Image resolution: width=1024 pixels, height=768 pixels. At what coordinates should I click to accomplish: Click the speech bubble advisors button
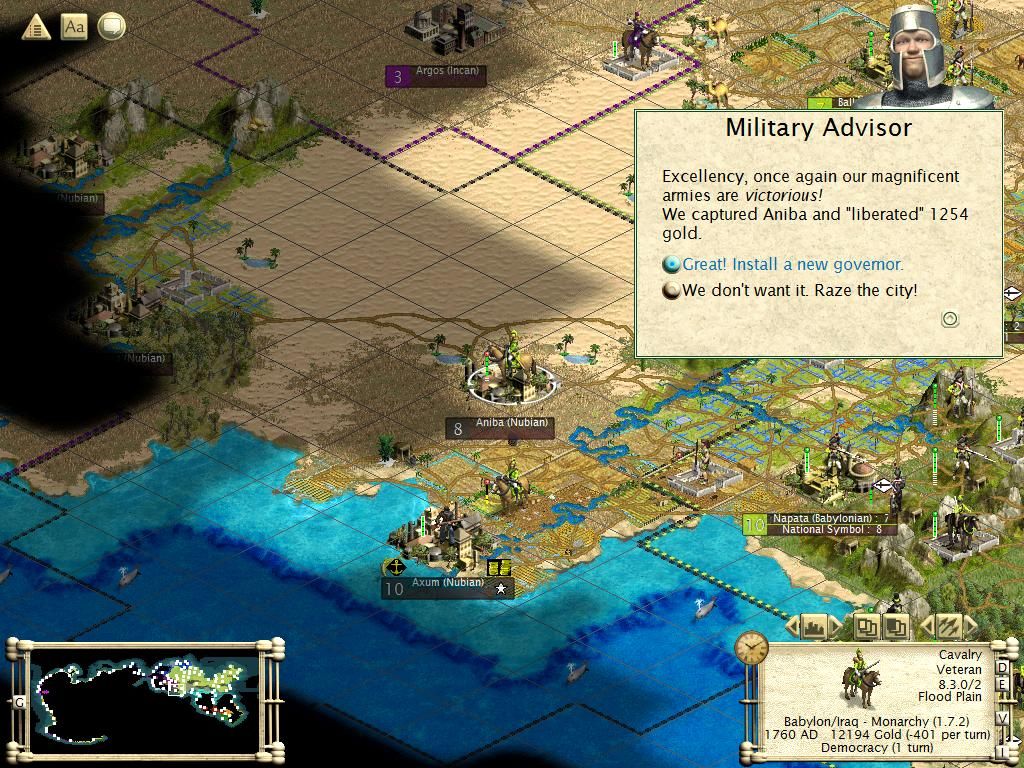pos(111,27)
